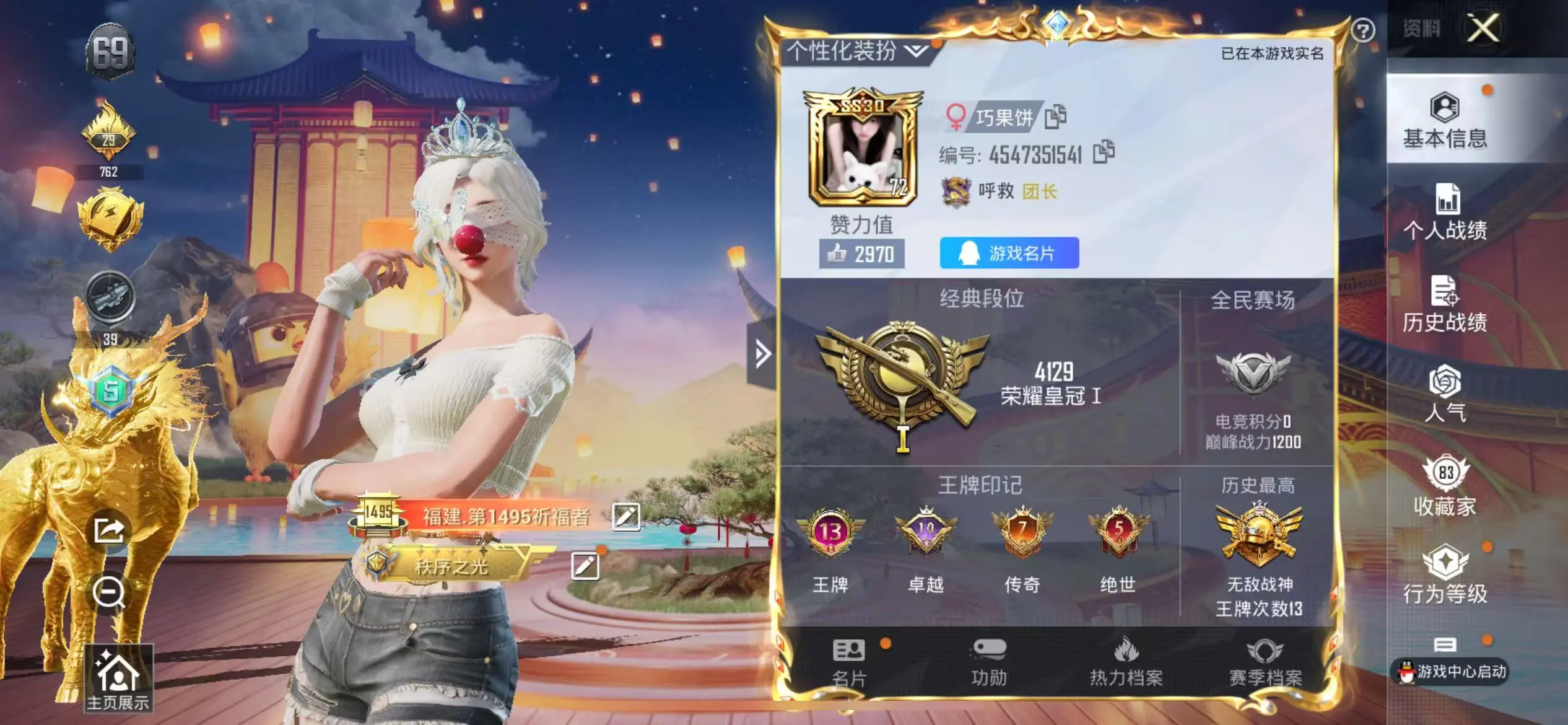The height and width of the screenshot is (725, 1568).
Task: Tap the share arrow icon
Action: coord(109,530)
